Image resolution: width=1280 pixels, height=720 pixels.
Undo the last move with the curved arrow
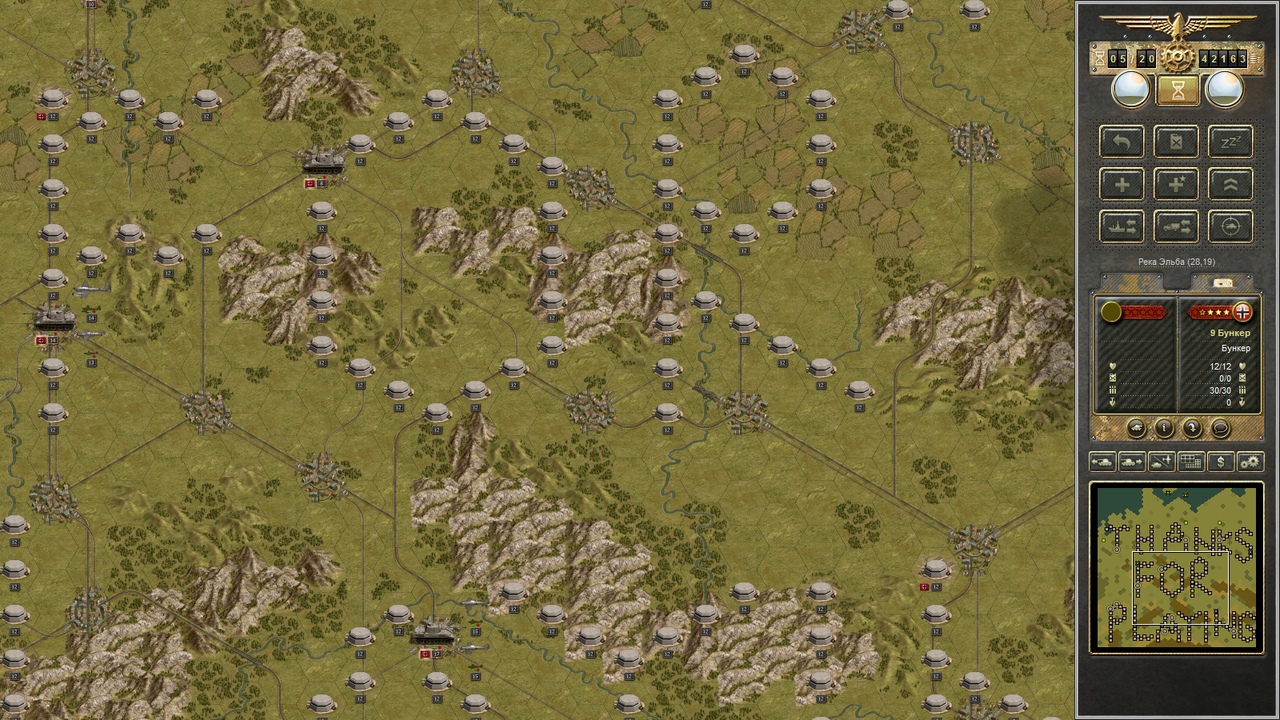(x=1122, y=141)
